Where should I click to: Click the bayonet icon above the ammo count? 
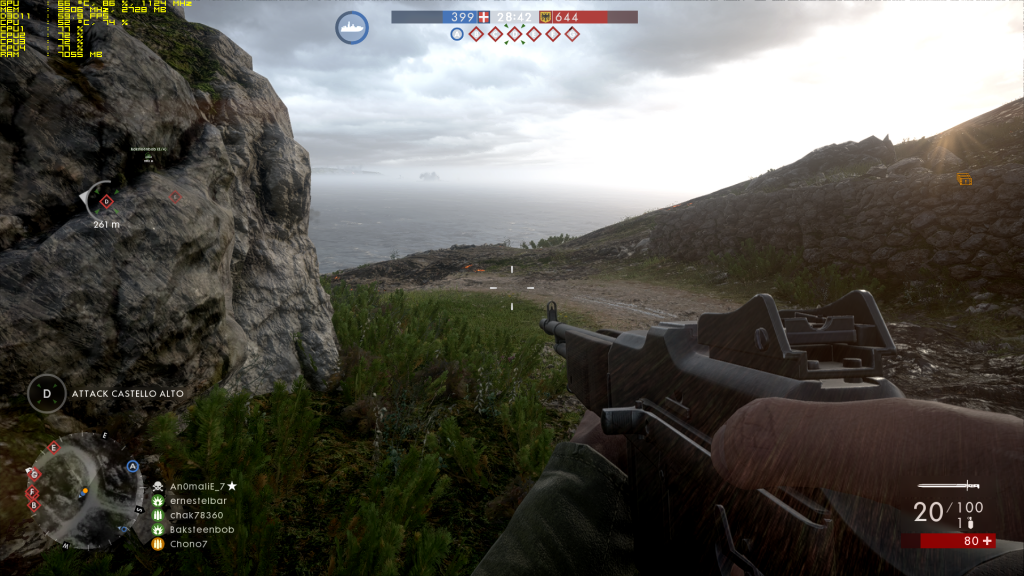point(946,486)
